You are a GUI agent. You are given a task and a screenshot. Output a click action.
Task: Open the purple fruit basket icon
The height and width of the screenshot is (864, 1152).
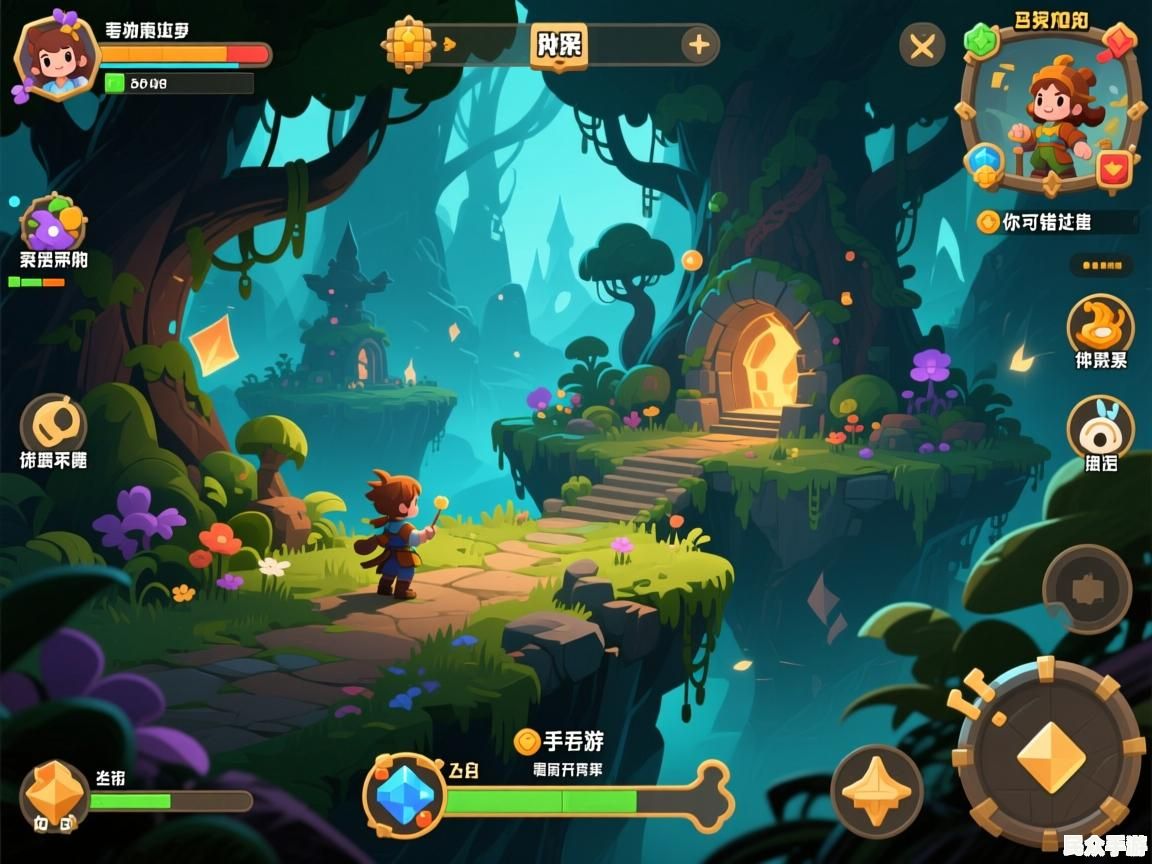53,221
